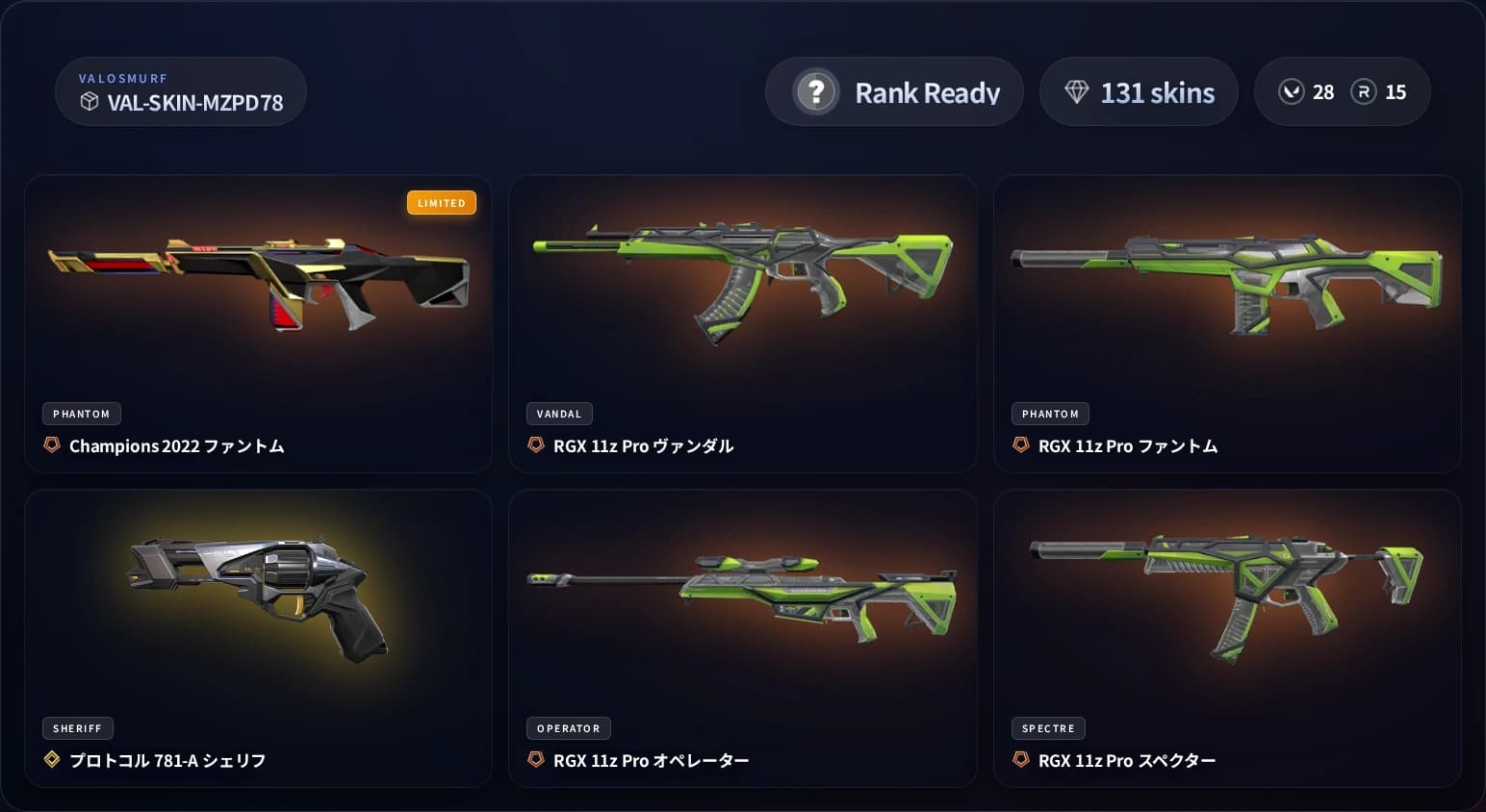Select the VANDAL weapon type badge
Viewport: 1486px width, 812px height.
pos(559,413)
